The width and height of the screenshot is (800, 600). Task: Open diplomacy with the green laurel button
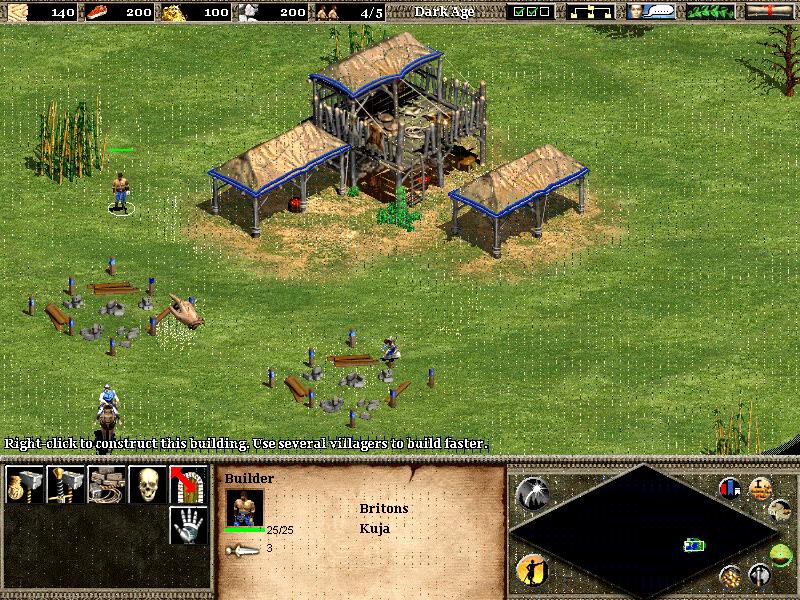712,12
